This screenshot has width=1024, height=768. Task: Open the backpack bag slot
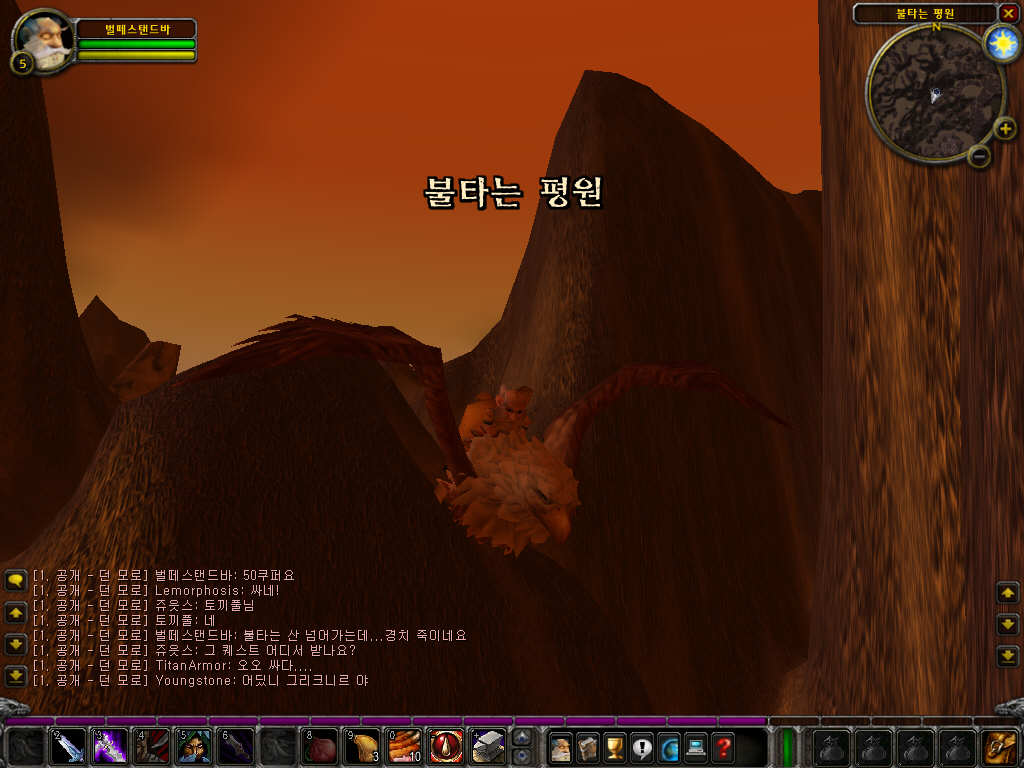point(1000,747)
